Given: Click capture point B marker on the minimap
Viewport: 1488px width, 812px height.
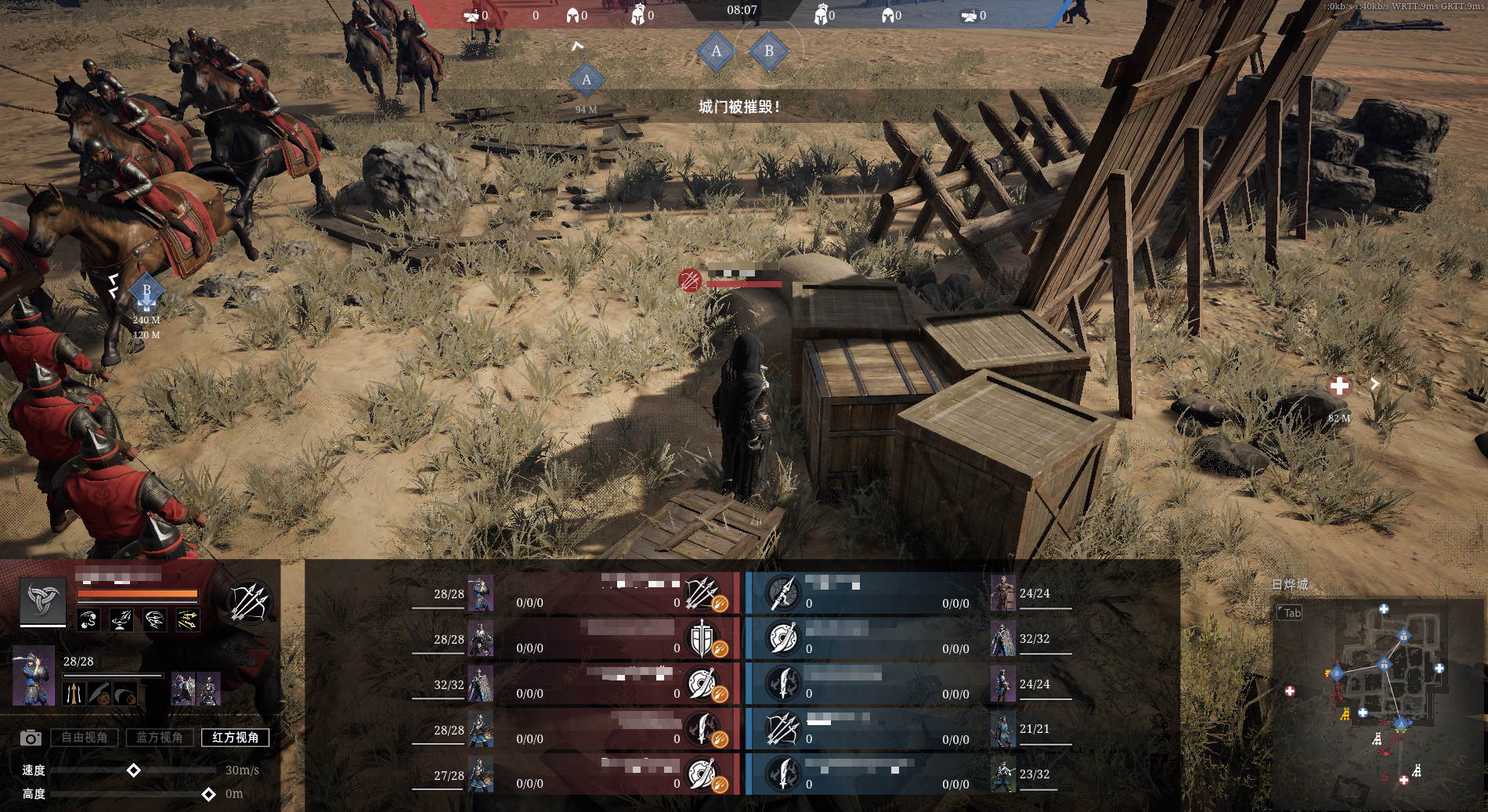Looking at the screenshot, I should point(1337,673).
